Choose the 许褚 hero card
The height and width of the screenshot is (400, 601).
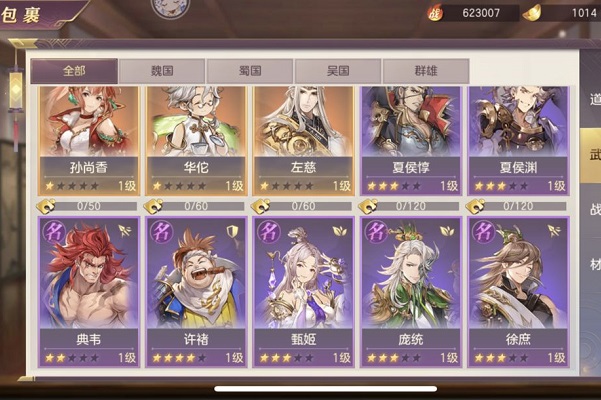[197, 290]
